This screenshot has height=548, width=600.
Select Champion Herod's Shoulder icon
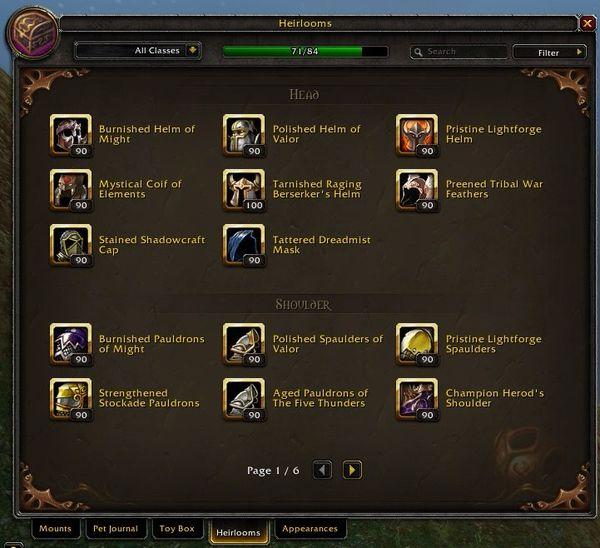coord(417,399)
